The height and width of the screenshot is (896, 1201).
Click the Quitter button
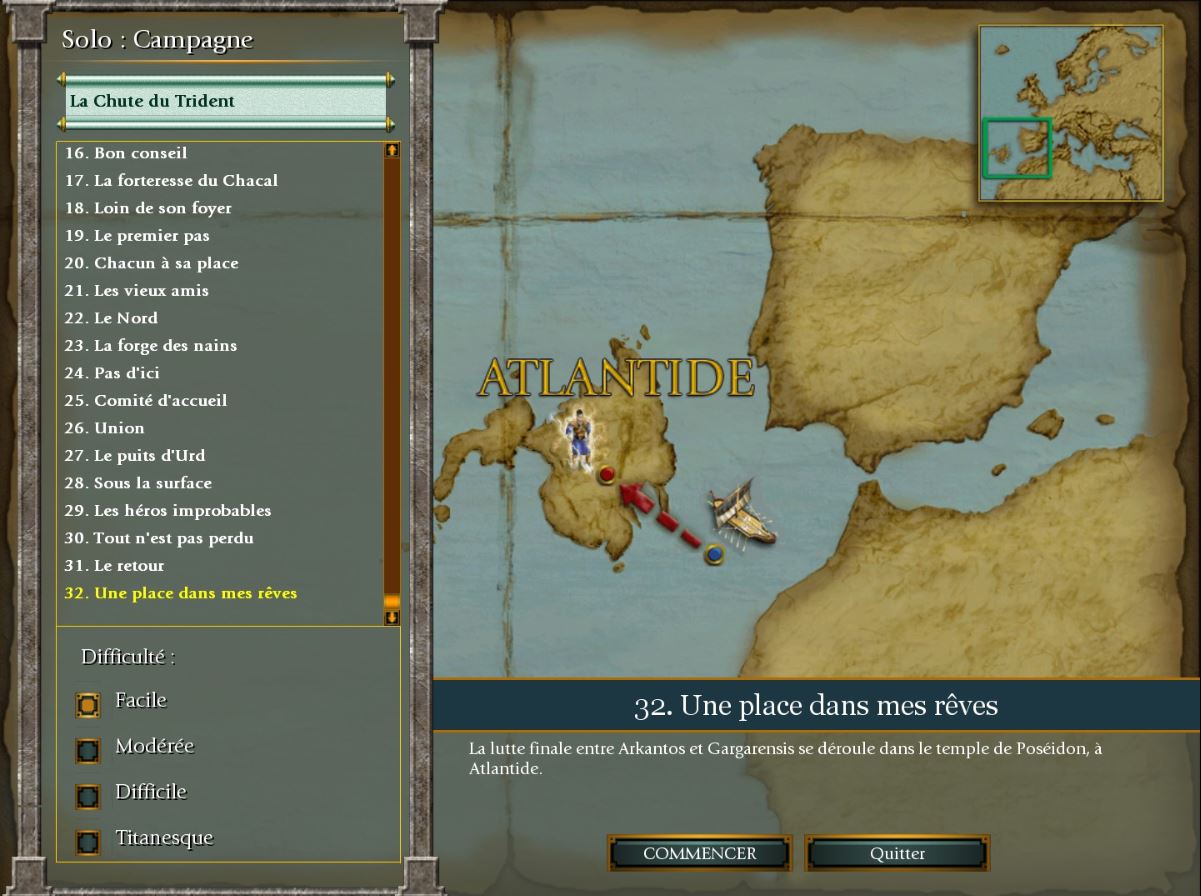click(x=897, y=854)
